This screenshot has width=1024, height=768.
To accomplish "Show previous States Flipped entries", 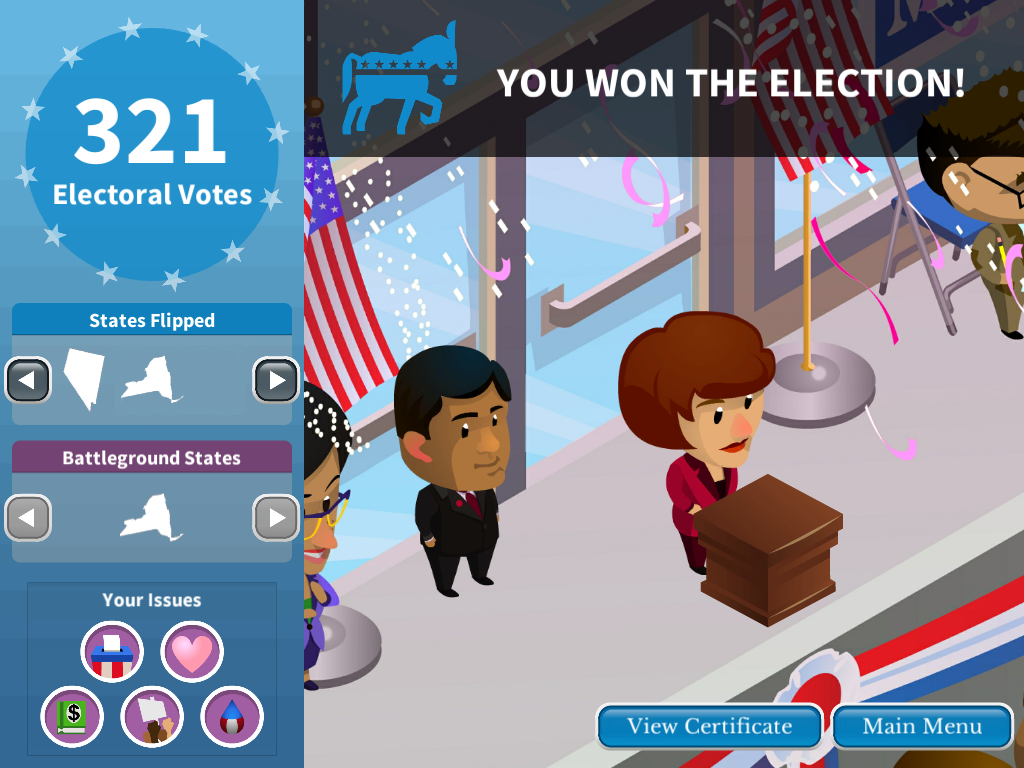I will coord(28,380).
